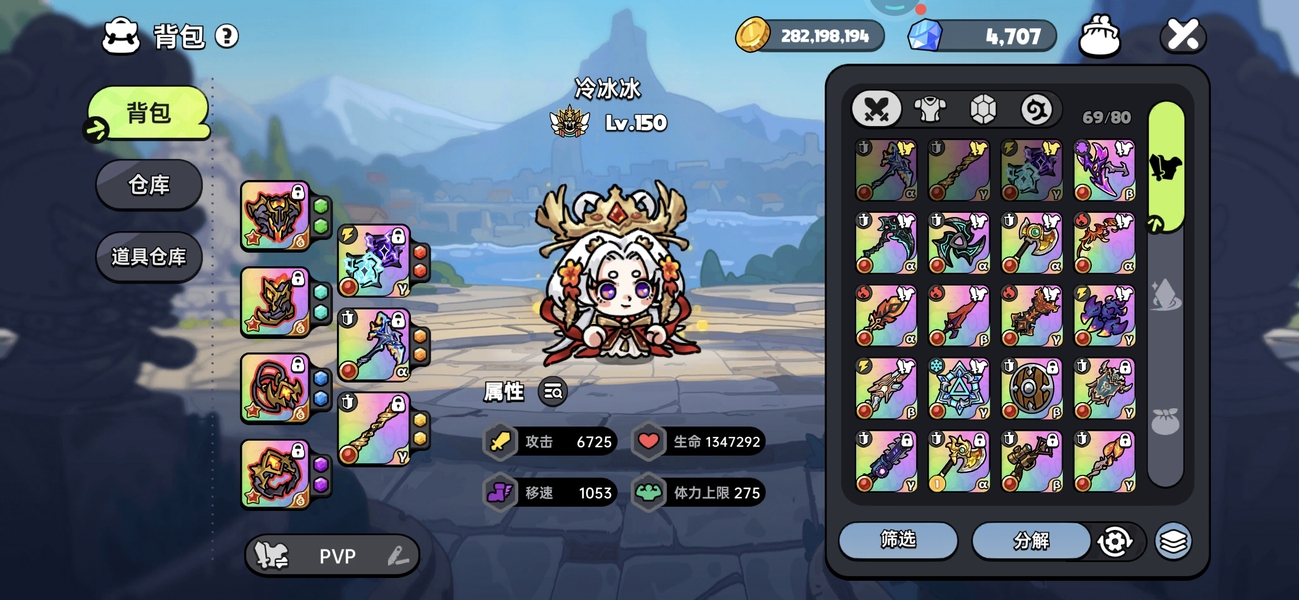Screen dimensions: 1299x600
Task: Select the round wooden shield item
Action: pyautogui.click(x=1031, y=389)
